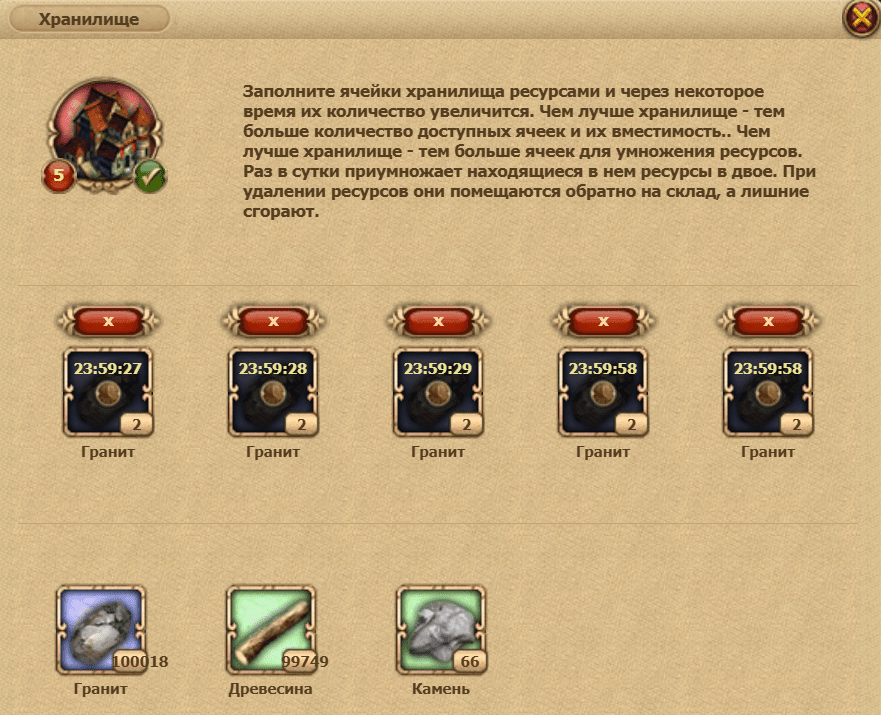Choose the Гранит resource with 100018

[103, 630]
